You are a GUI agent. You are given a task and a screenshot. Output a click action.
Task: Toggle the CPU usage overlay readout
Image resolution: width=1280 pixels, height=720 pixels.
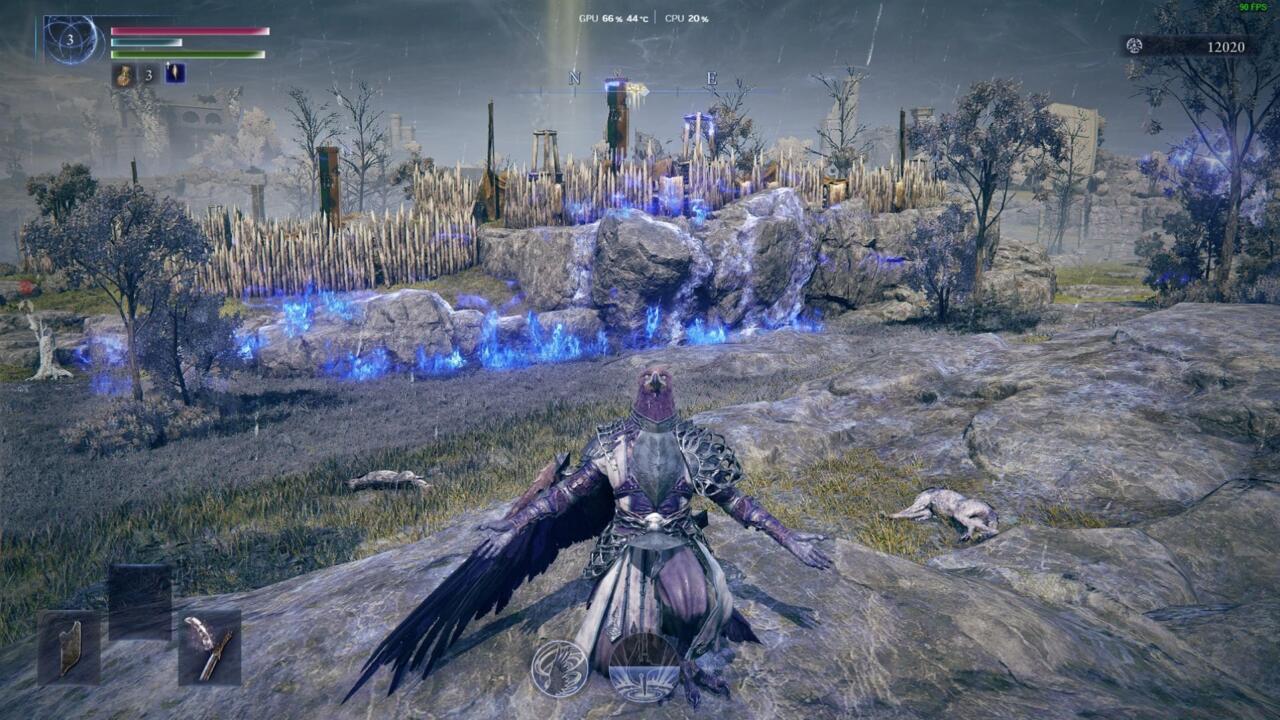685,15
